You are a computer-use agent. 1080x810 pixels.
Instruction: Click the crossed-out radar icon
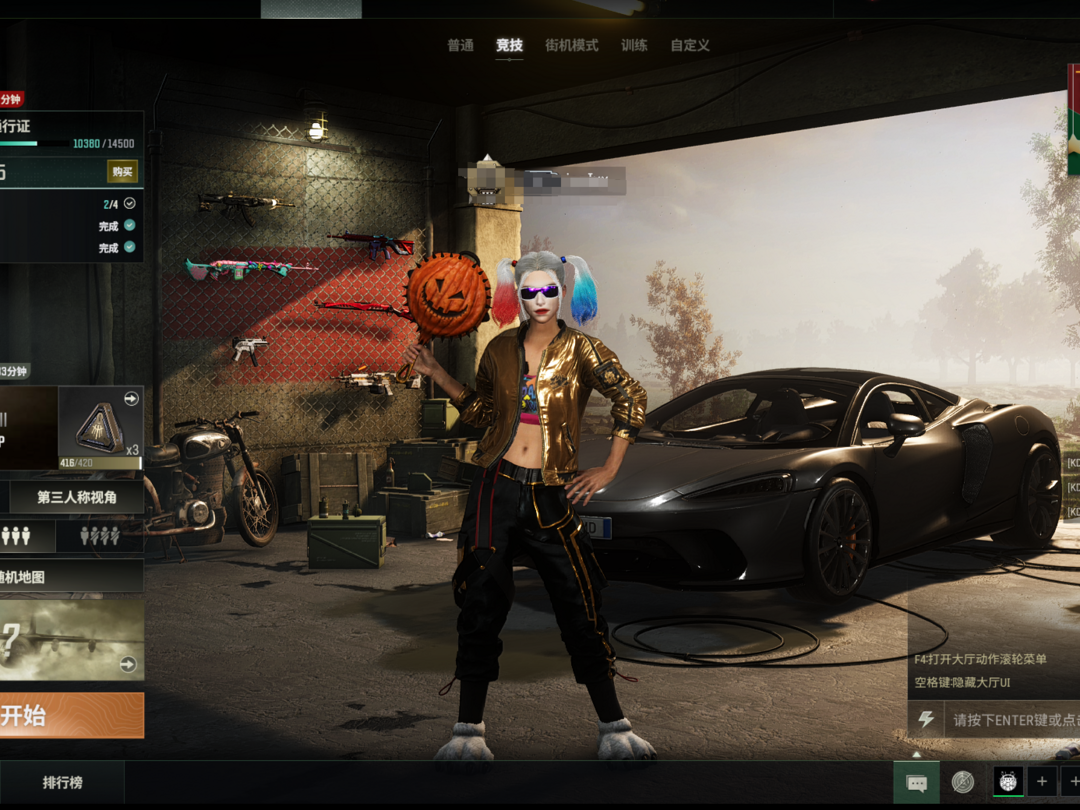tap(963, 782)
